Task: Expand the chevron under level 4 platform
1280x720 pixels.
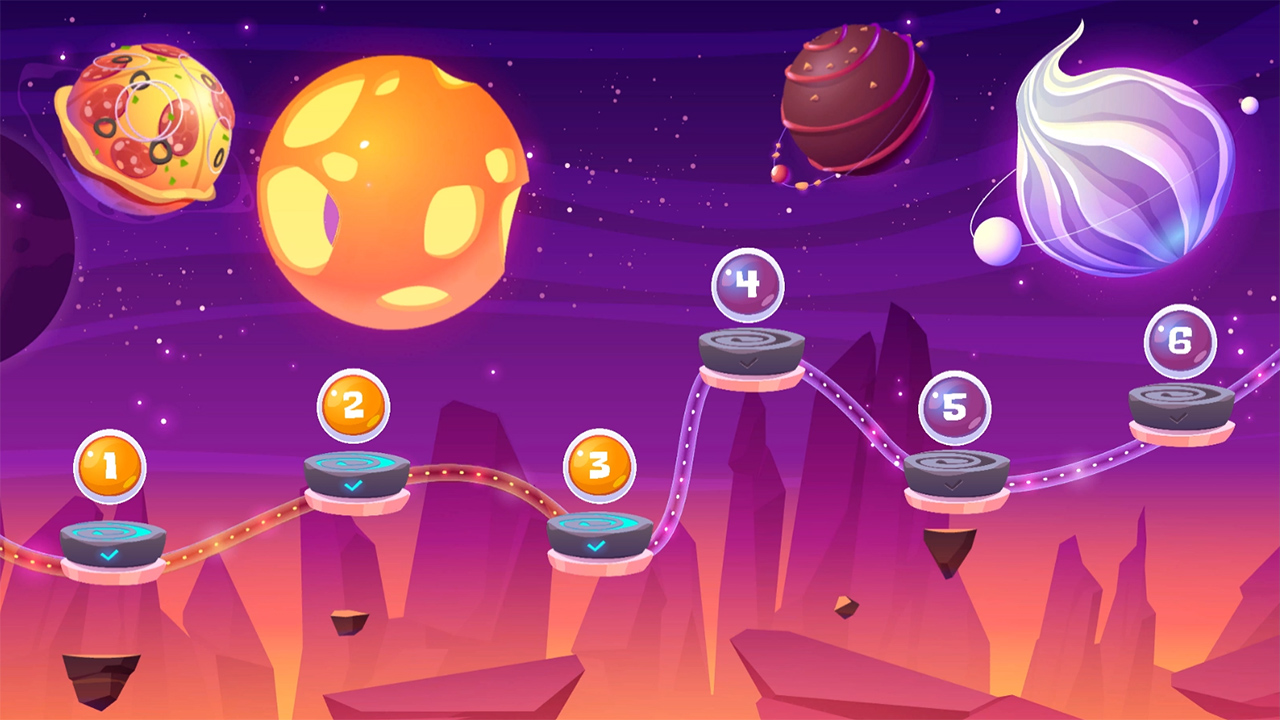Action: [x=748, y=364]
